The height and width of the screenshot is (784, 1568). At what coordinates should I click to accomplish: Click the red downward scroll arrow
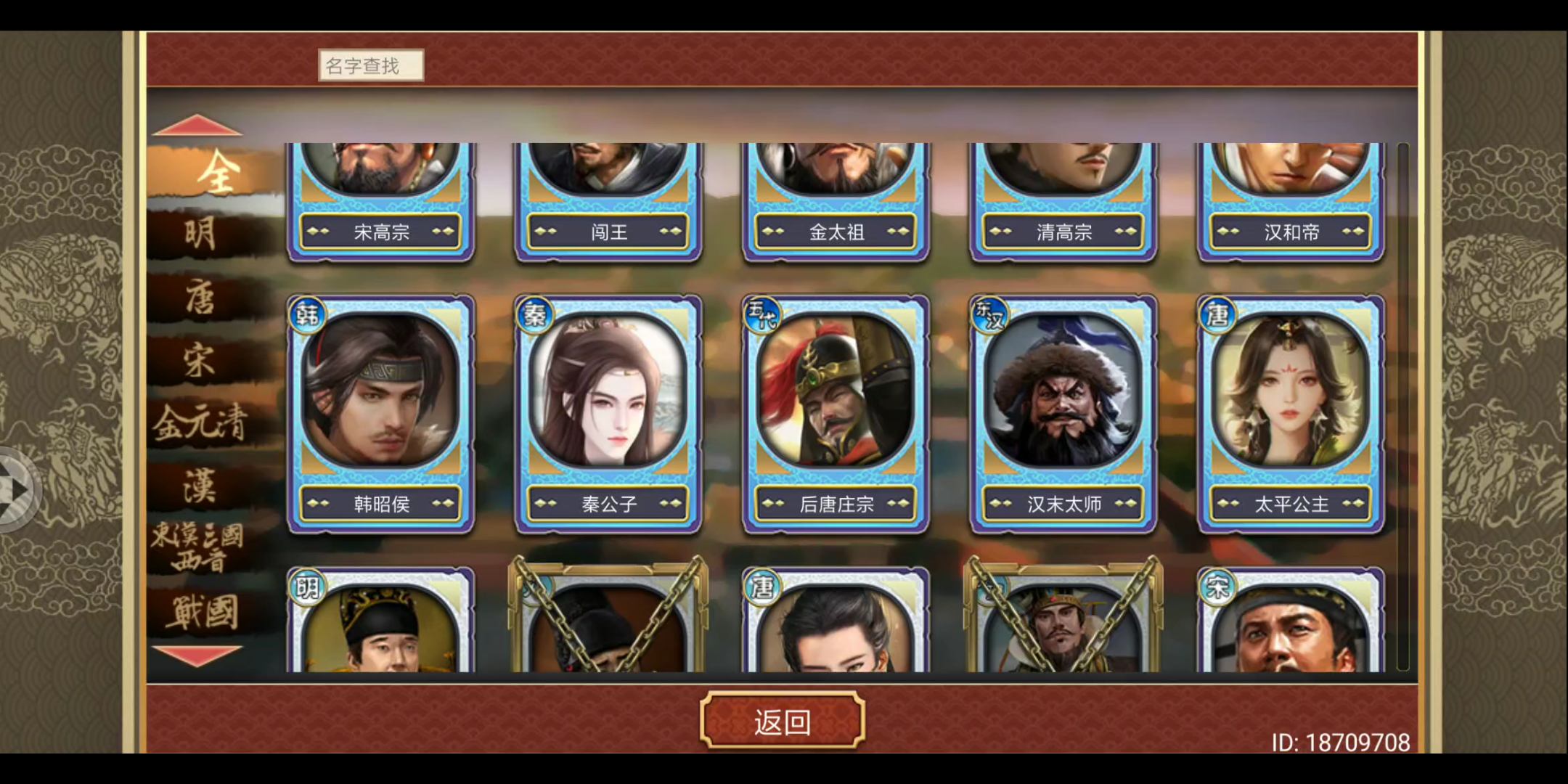196,656
